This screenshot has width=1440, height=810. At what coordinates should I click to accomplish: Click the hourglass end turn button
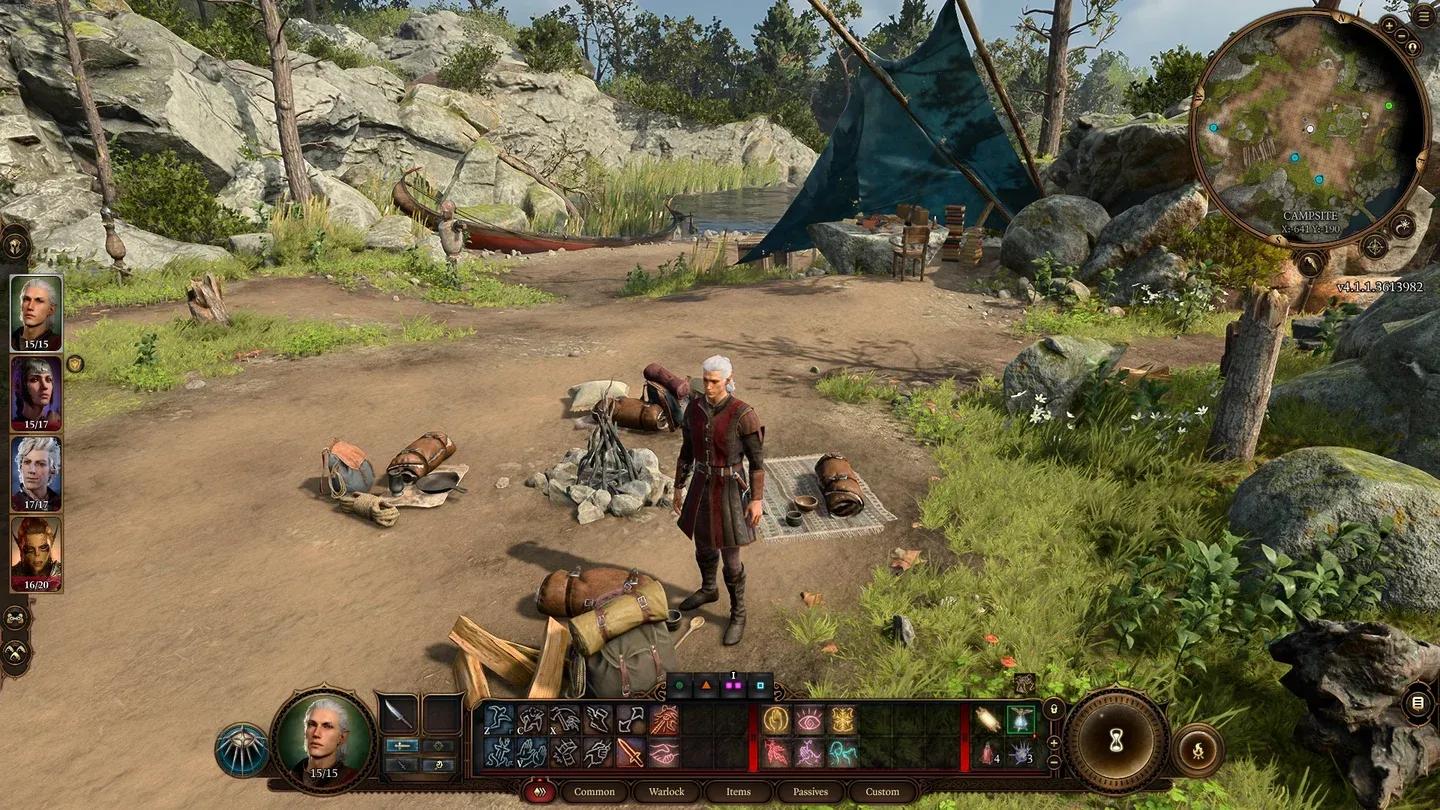point(1116,741)
